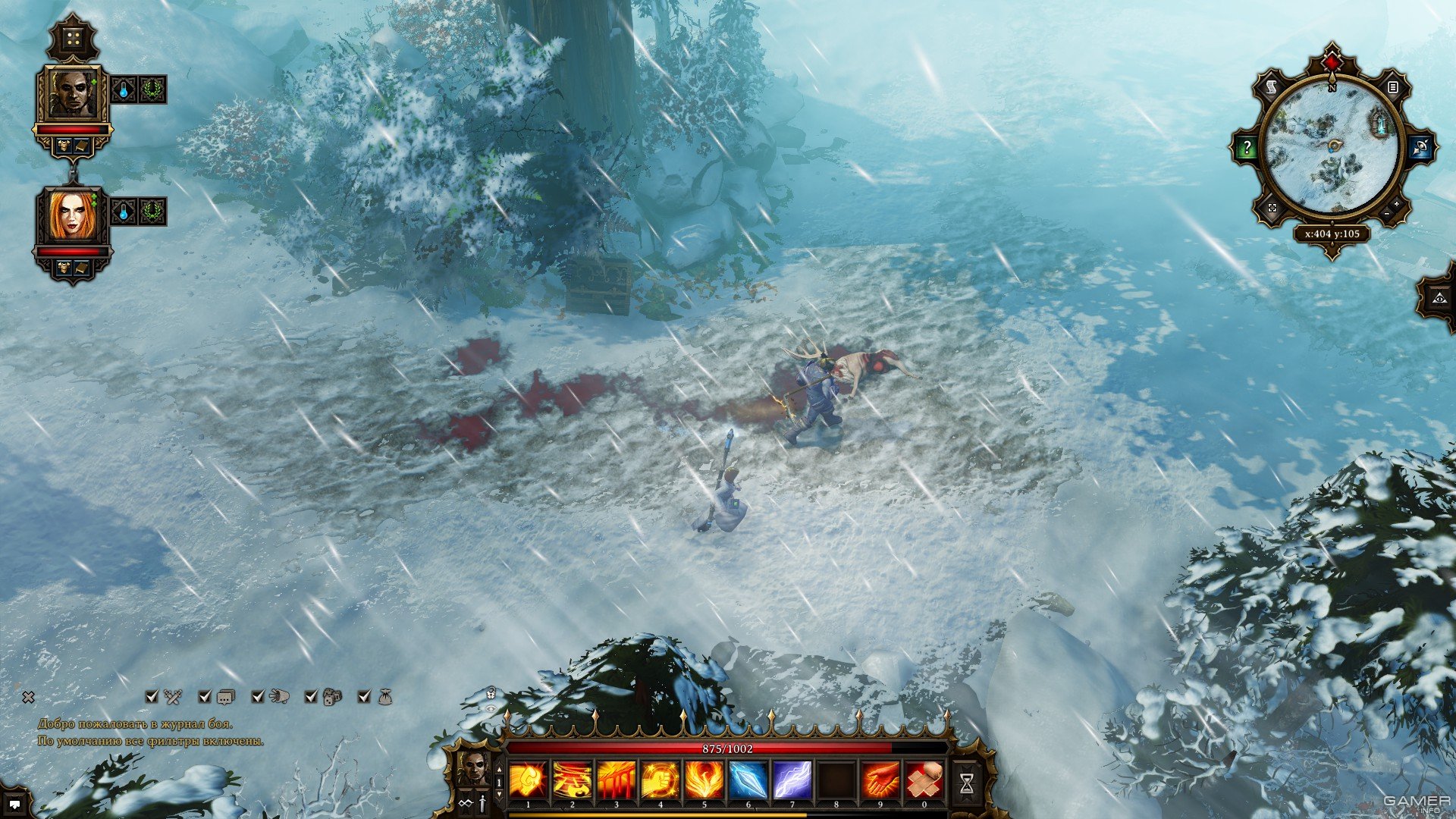This screenshot has width=1456, height=819.
Task: Use the red healing hand skill
Action: click(880, 780)
